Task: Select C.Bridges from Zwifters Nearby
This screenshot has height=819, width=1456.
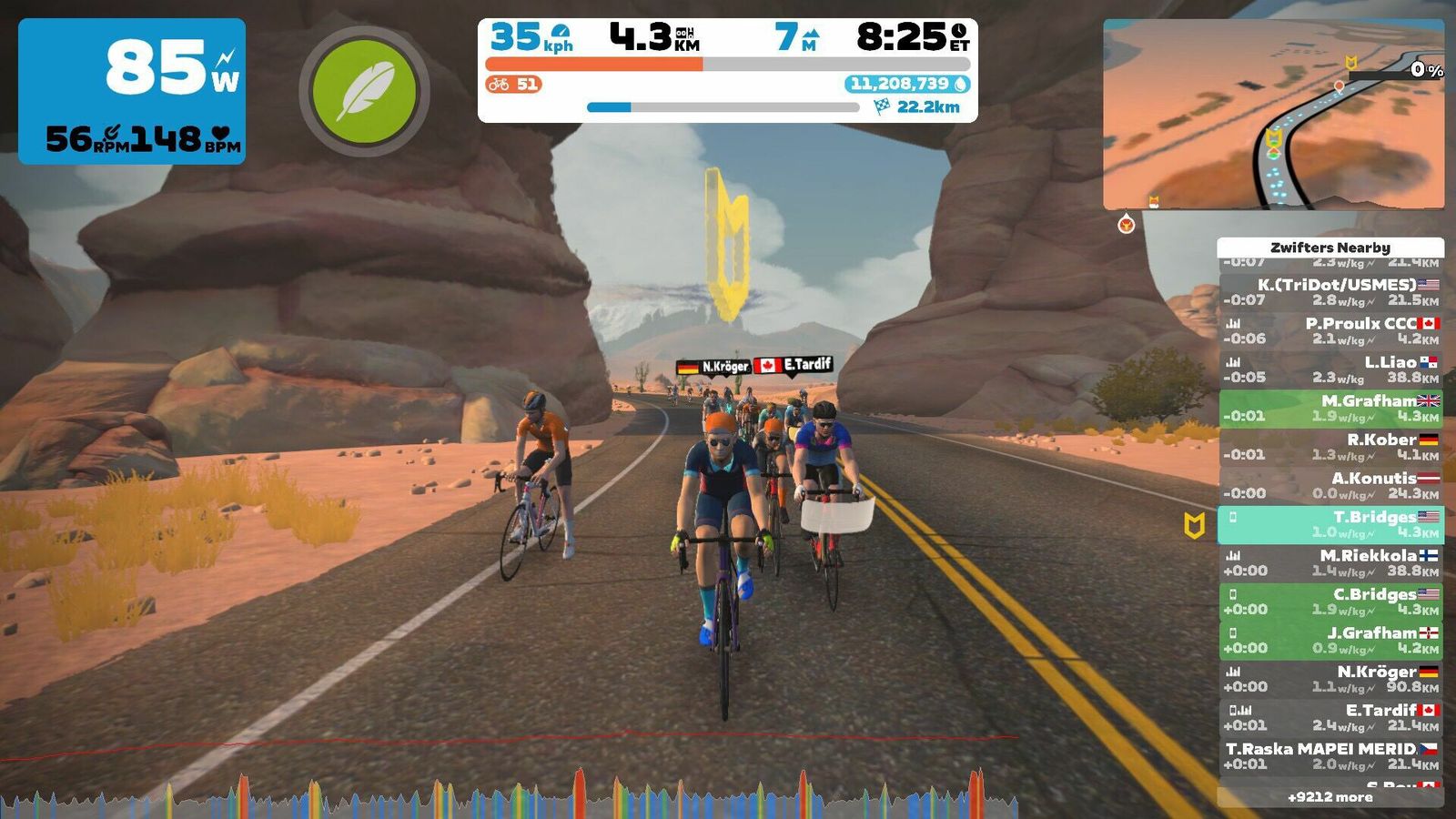Action: click(1330, 602)
